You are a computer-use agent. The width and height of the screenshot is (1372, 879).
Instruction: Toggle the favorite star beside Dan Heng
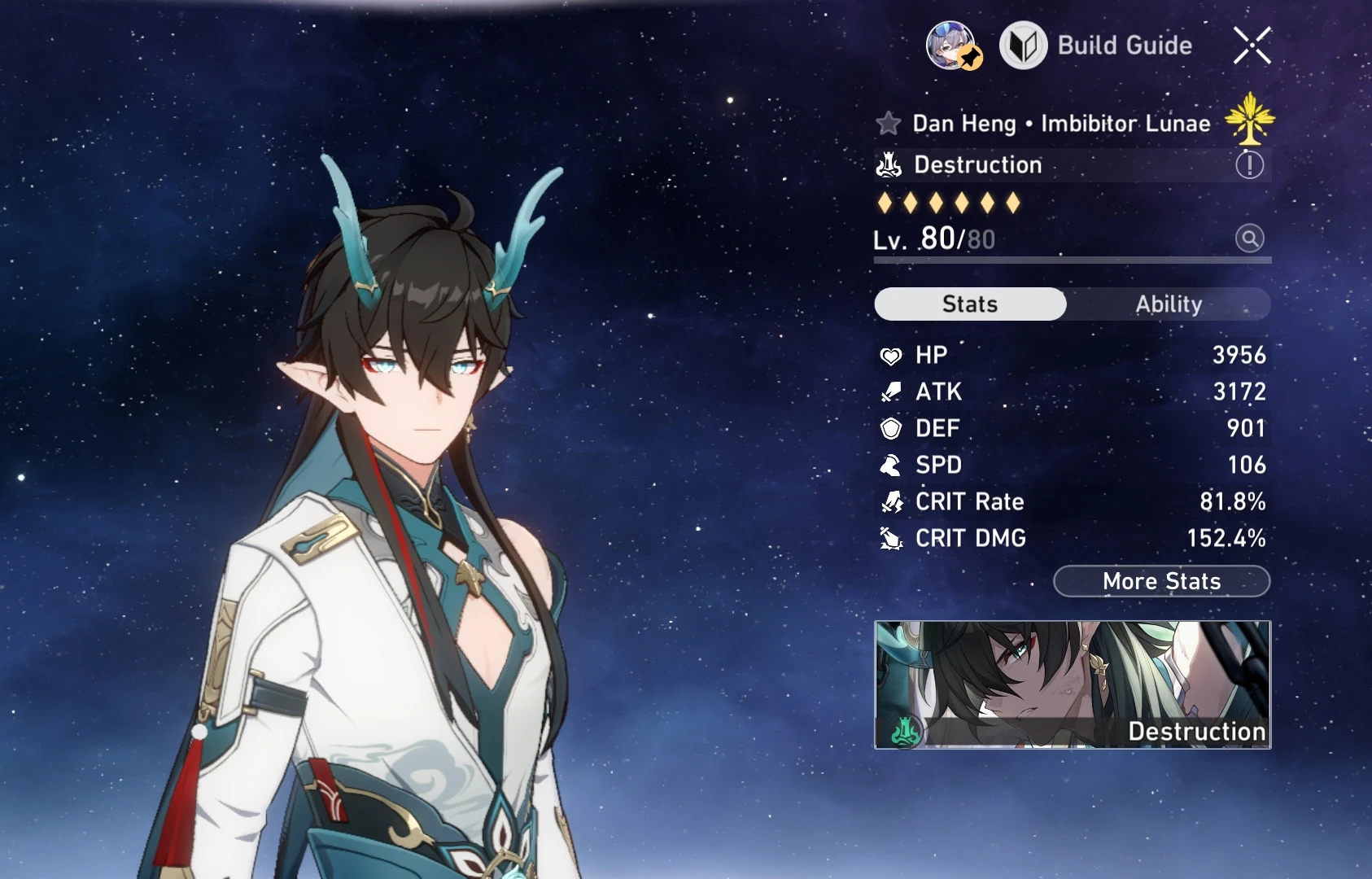click(x=887, y=123)
